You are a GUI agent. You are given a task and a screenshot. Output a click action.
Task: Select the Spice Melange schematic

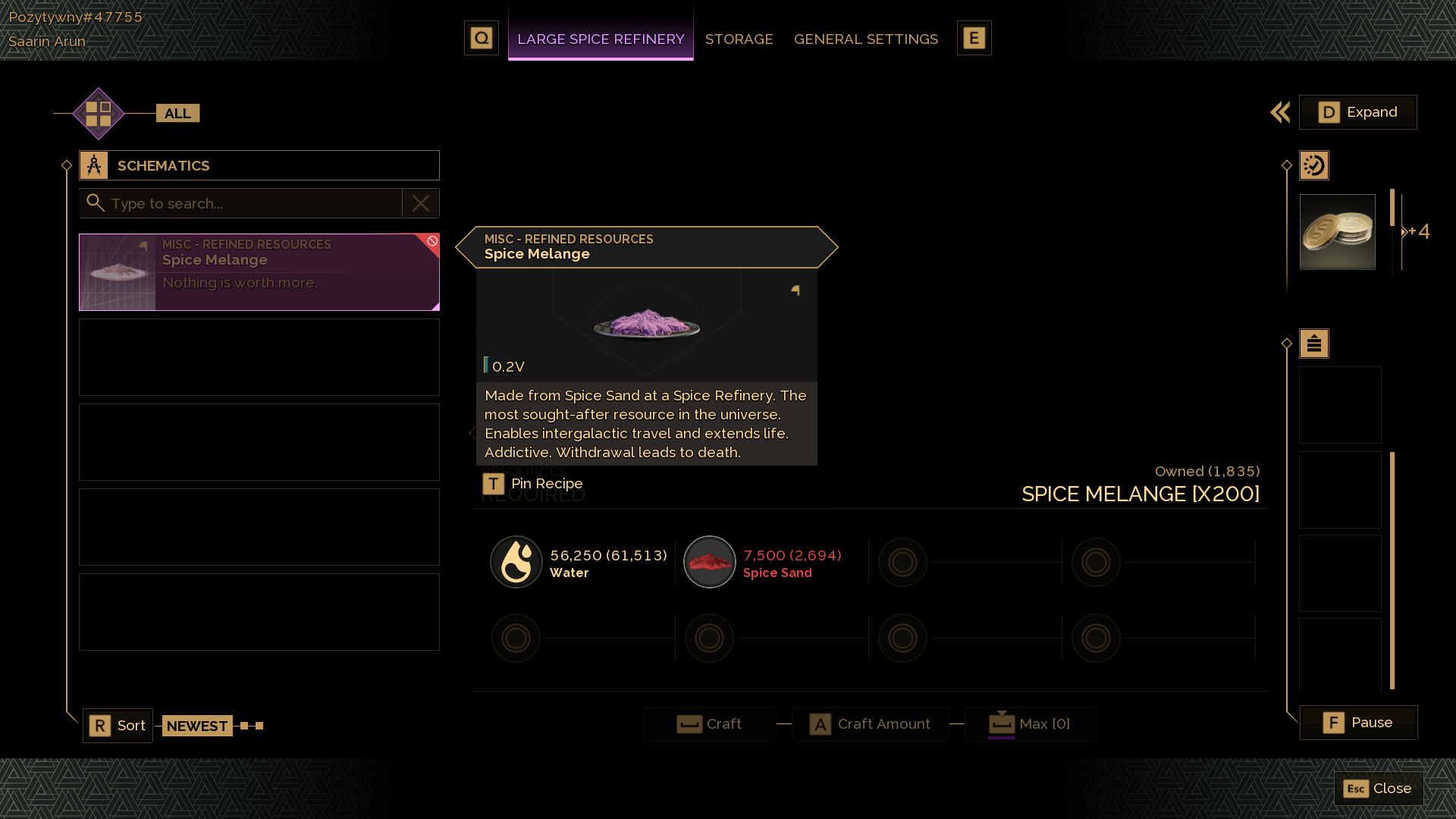[259, 271]
